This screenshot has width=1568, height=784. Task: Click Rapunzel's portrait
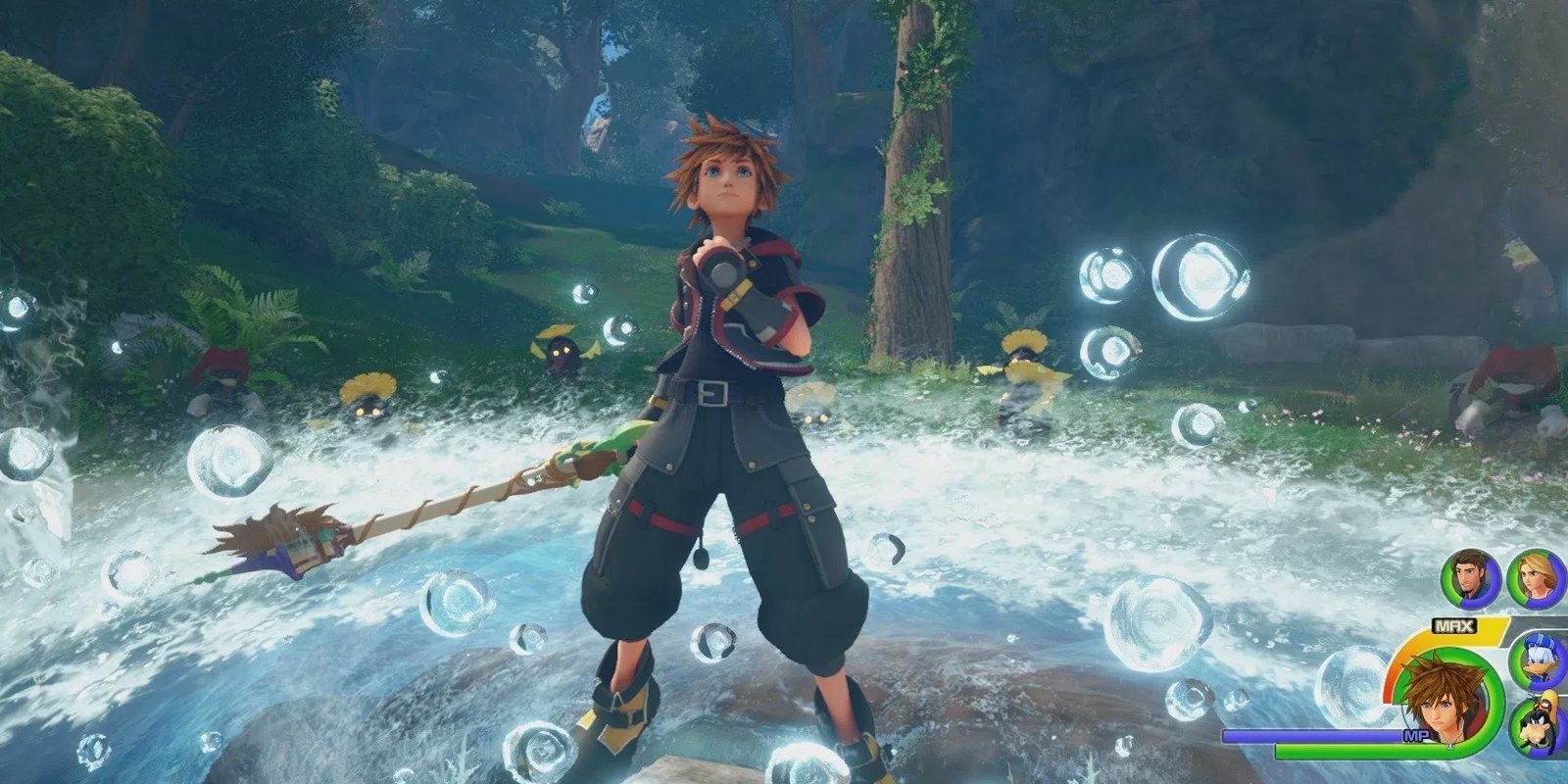[x=1536, y=576]
